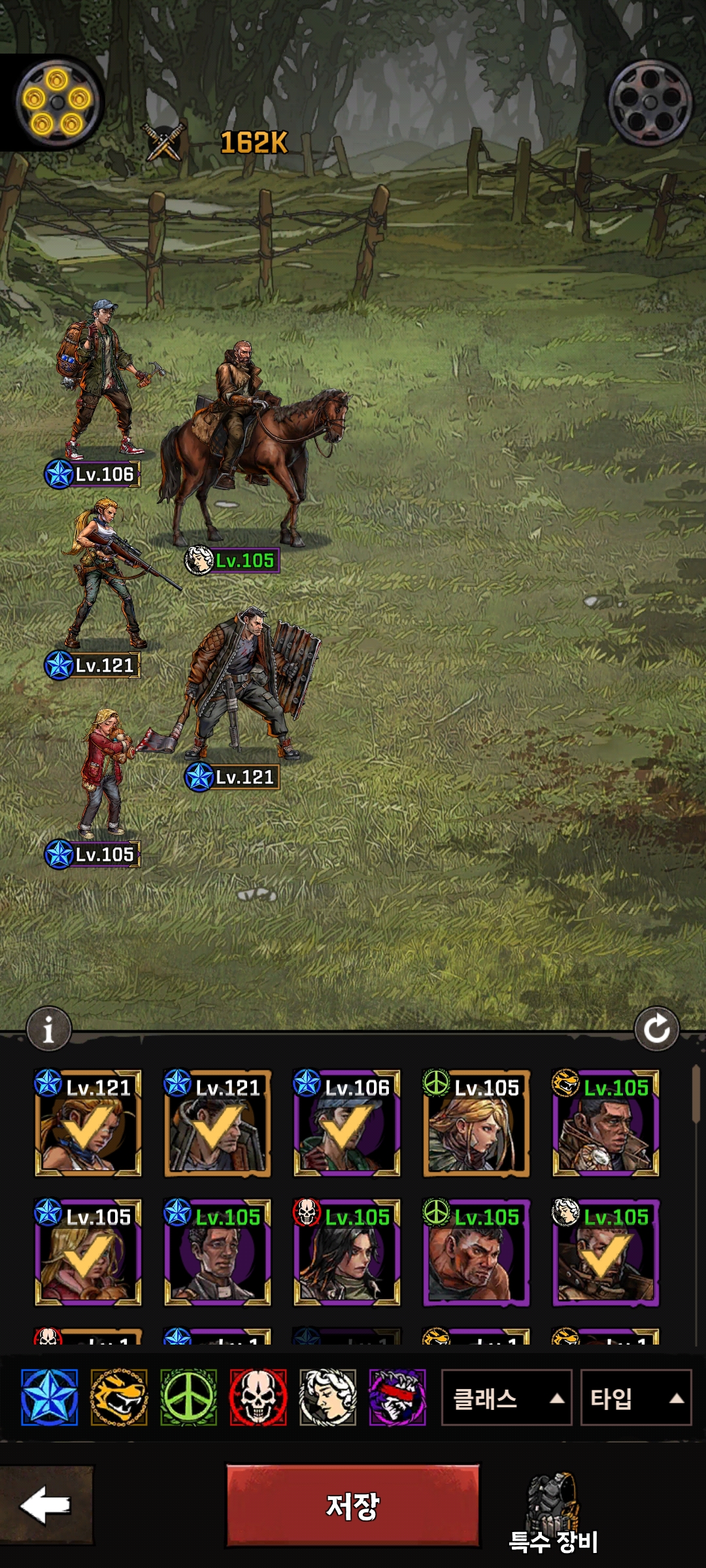Image resolution: width=706 pixels, height=1568 pixels.
Task: Filter heroes by the purple bandana-skull faction
Action: [x=397, y=1397]
